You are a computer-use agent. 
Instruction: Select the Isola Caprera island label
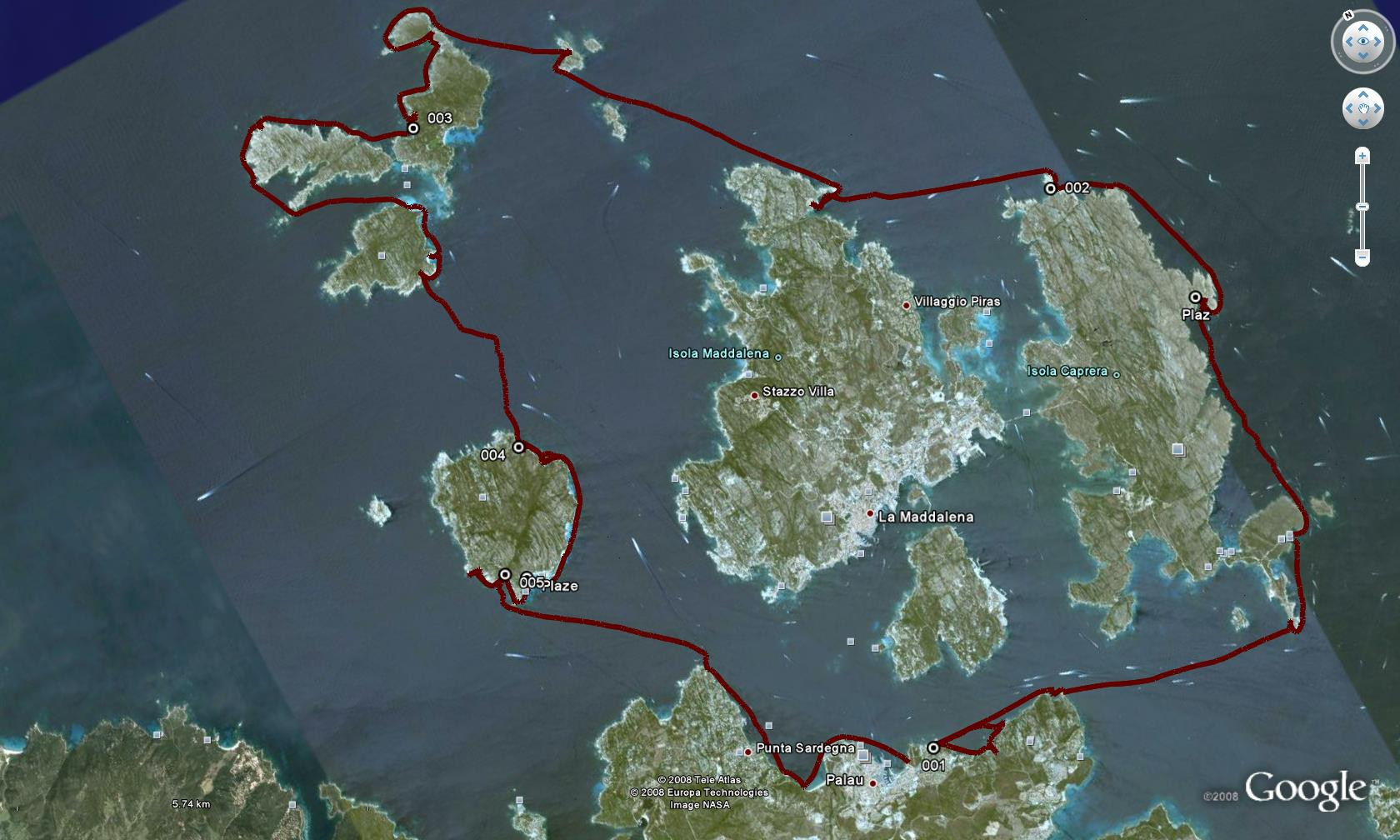[1067, 372]
